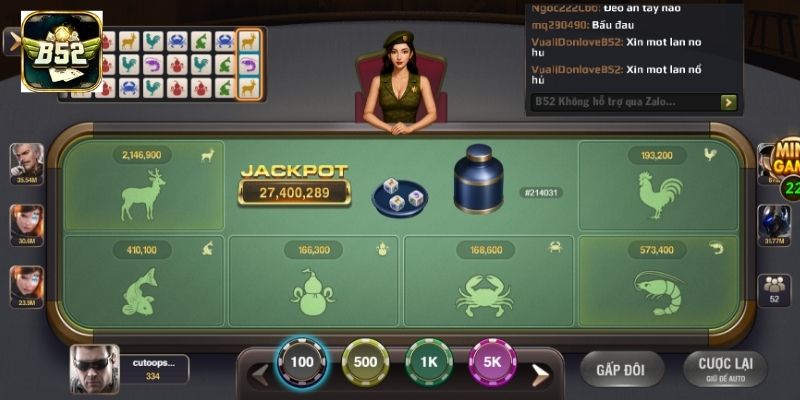Choose the fish betting tile
800x400 pixels.
[143, 282]
